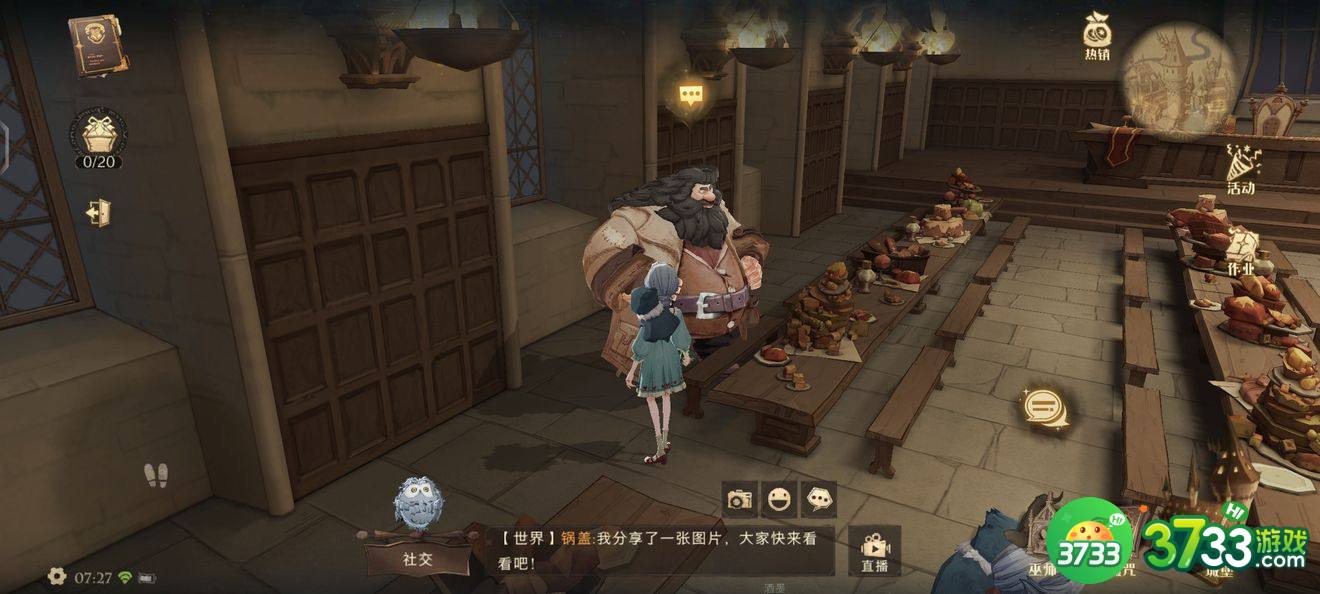The image size is (1320, 594).
Task: Open the emoji smiley panel
Action: [780, 499]
